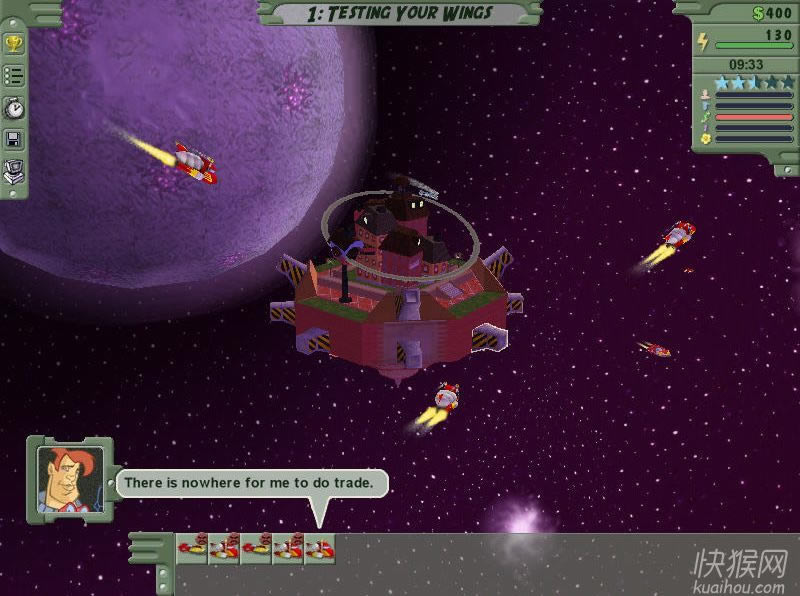800x596 pixels.
Task: Open the trophy objectives panel
Action: [x=14, y=43]
